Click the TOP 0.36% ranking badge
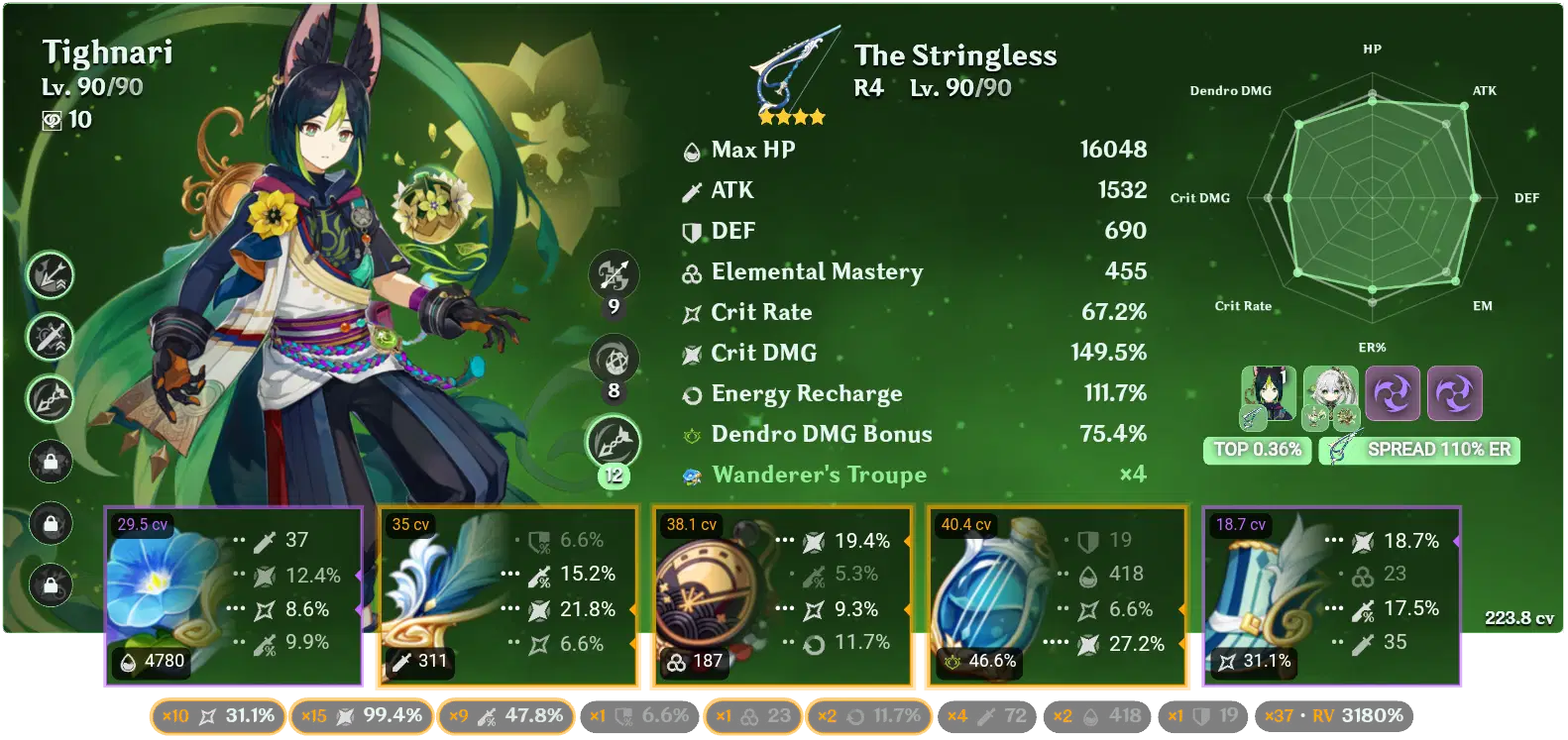Screen dimensions: 1568x740 [1257, 449]
